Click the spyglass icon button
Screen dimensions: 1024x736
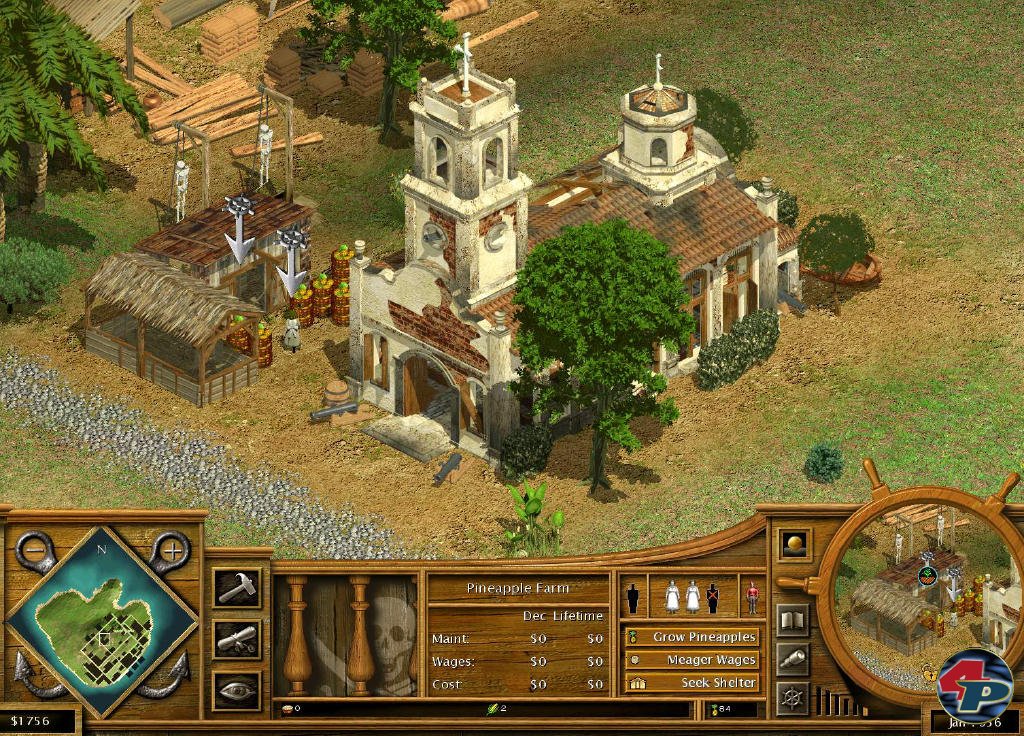click(x=793, y=657)
